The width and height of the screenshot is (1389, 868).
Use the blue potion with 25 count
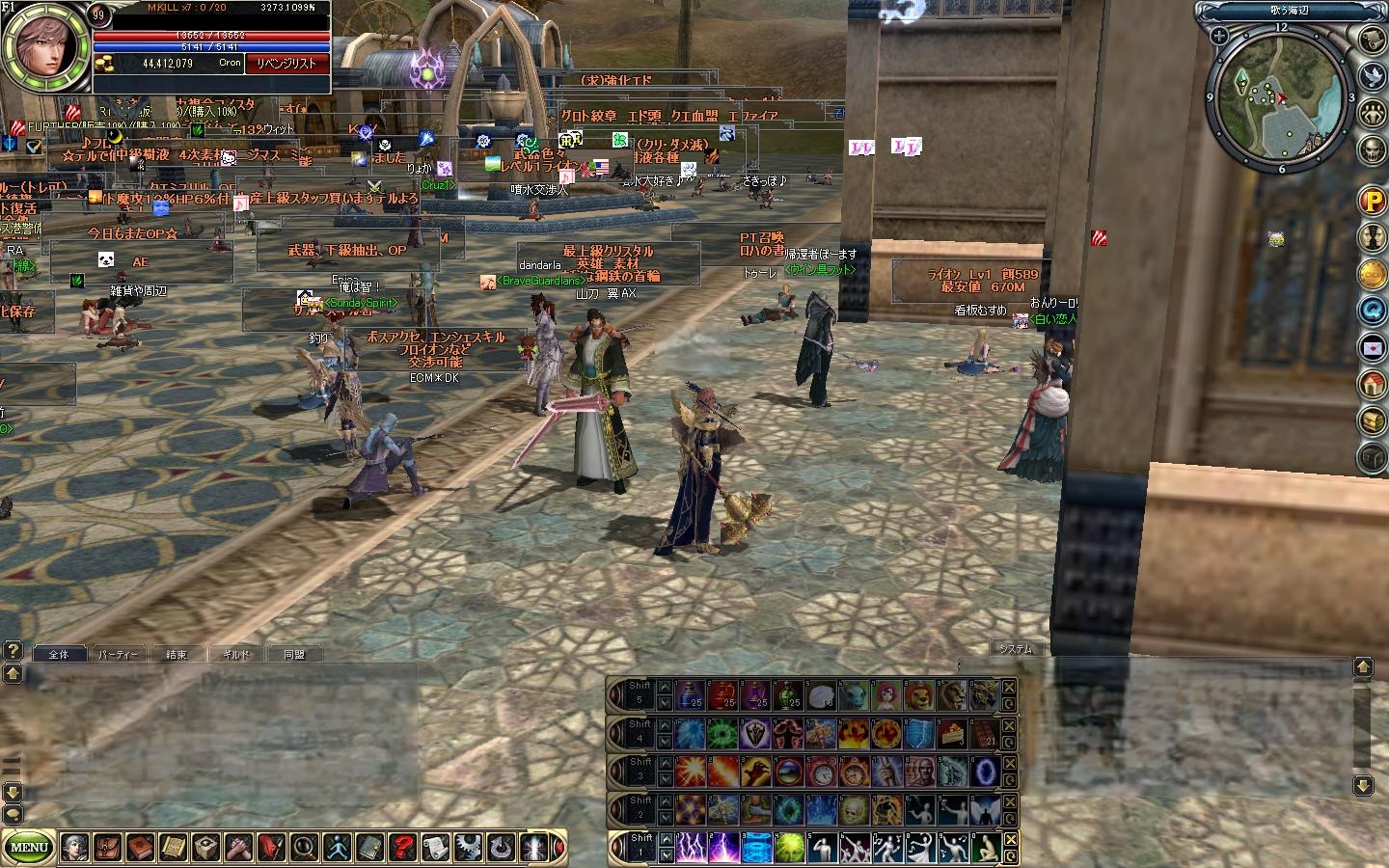(x=691, y=694)
